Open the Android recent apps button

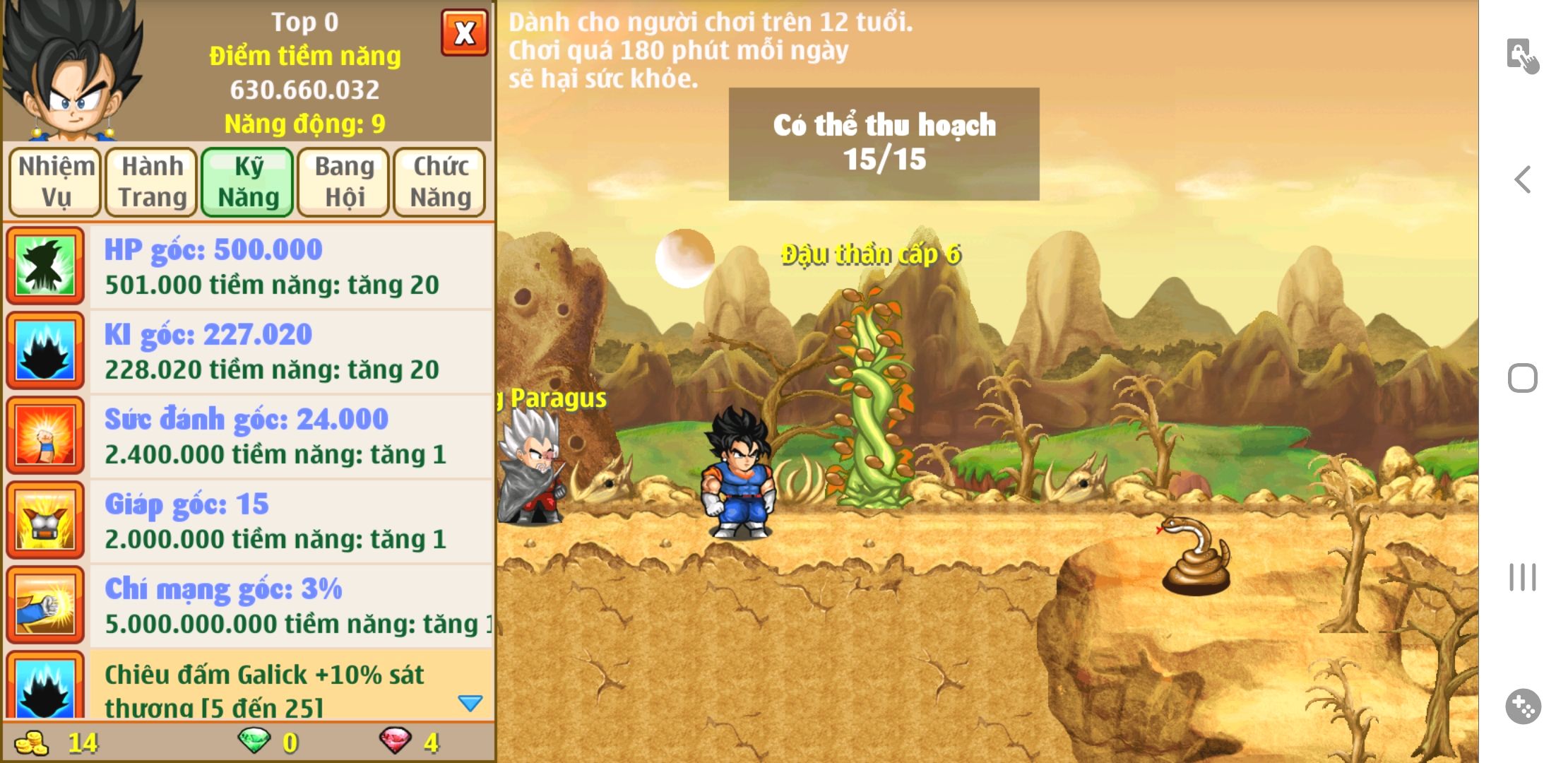pos(1523,577)
